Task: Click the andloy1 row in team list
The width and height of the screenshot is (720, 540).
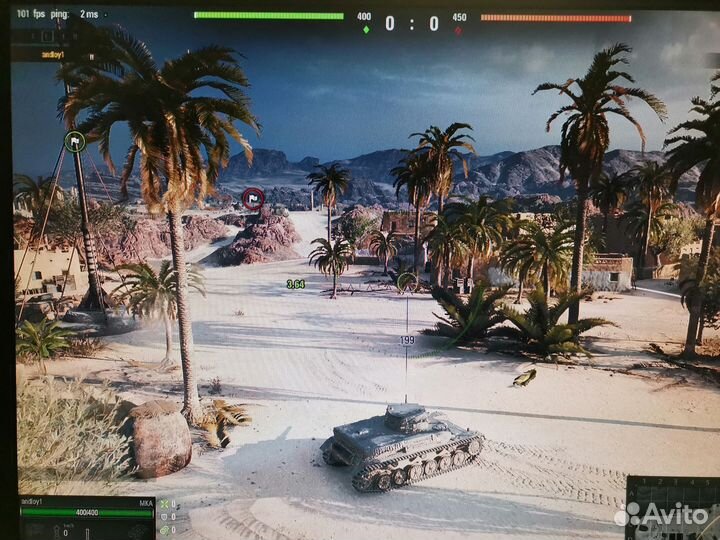Action: pos(53,55)
